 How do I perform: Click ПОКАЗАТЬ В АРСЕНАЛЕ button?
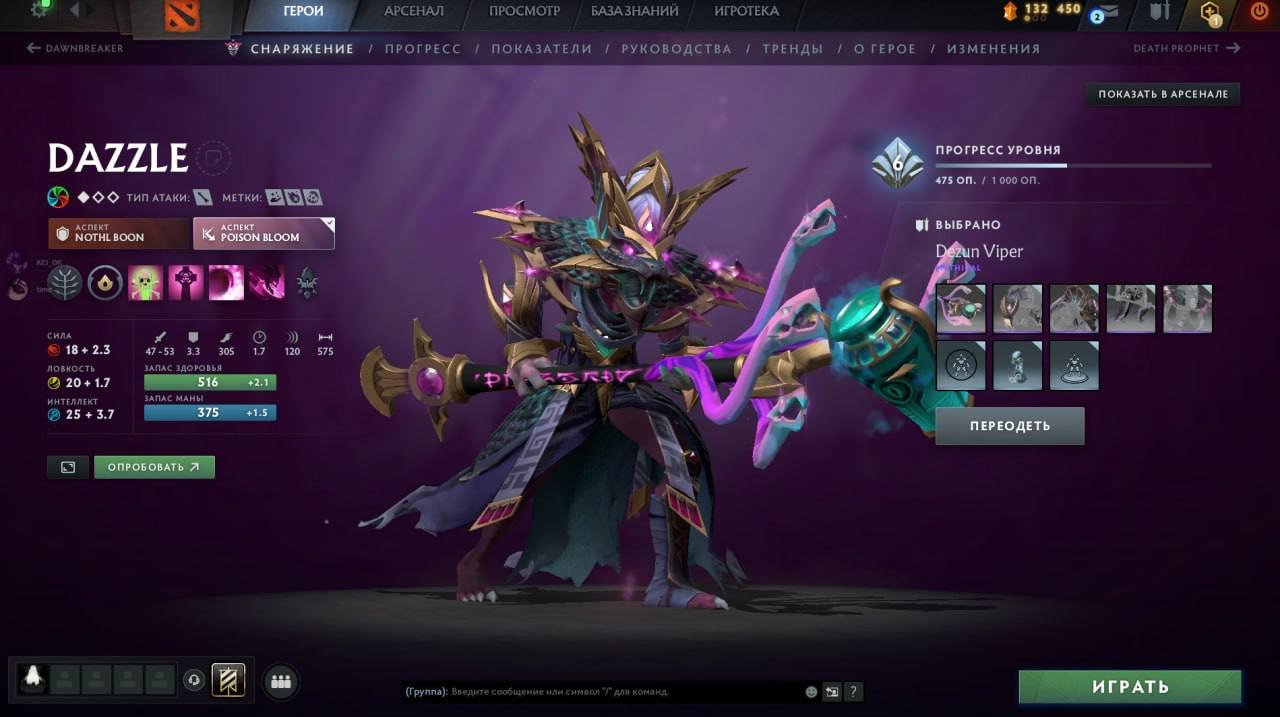pos(1163,94)
